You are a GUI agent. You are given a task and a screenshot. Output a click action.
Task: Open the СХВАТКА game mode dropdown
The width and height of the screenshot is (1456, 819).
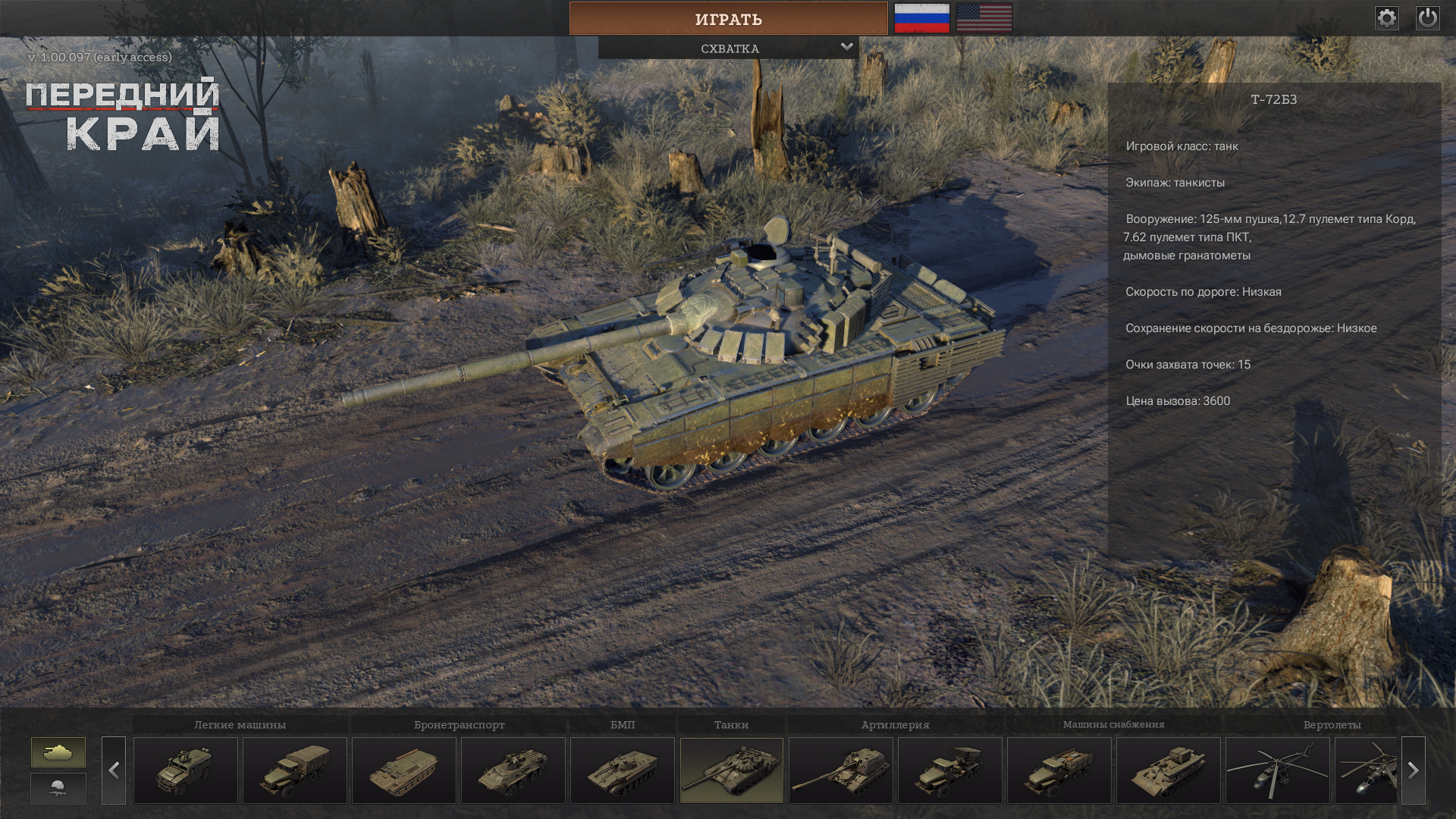pos(729,49)
